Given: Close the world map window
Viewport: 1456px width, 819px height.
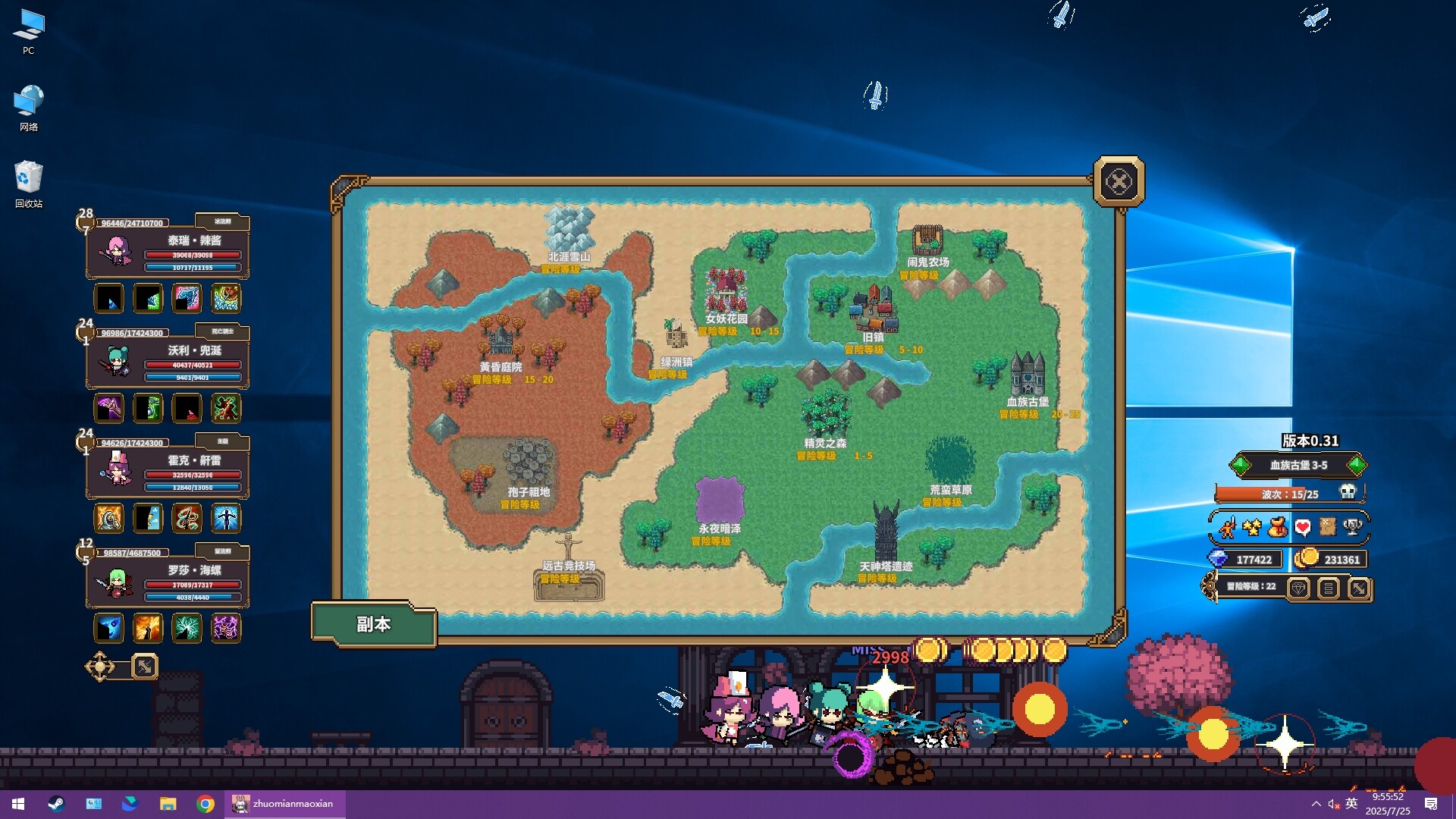Looking at the screenshot, I should click(x=1119, y=182).
